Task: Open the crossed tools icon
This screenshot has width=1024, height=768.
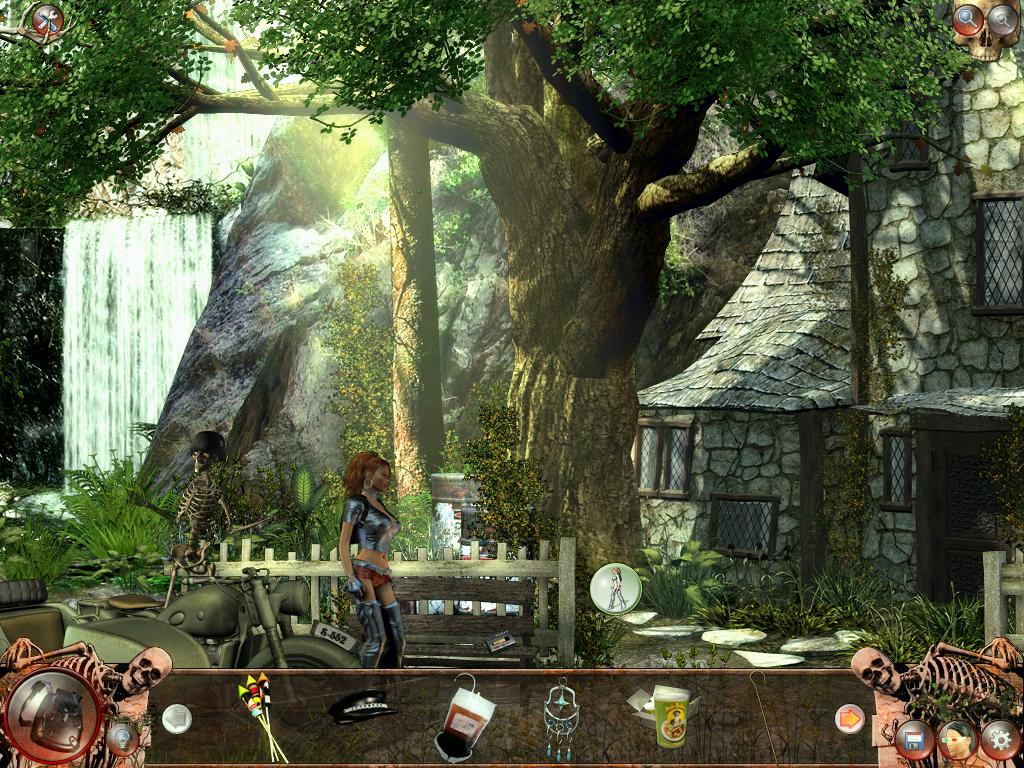Action: tap(46, 19)
